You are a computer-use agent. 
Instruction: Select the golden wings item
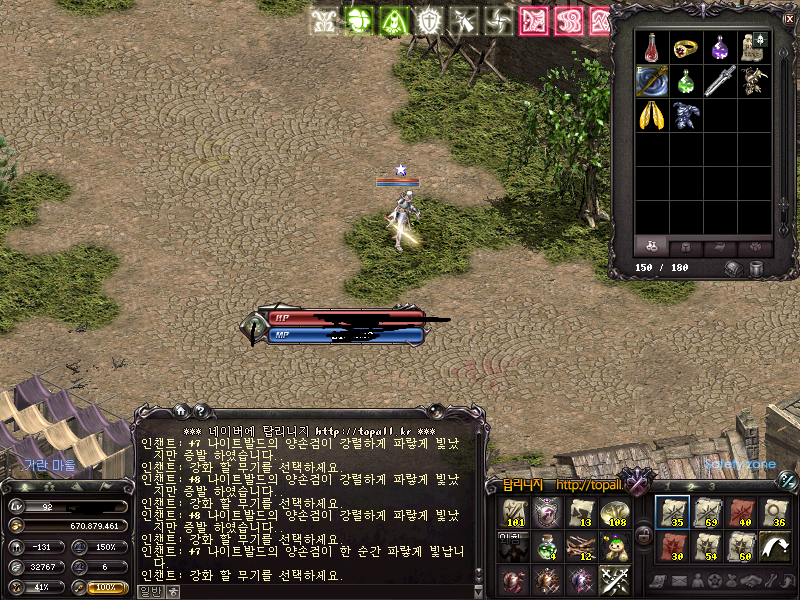click(x=652, y=115)
